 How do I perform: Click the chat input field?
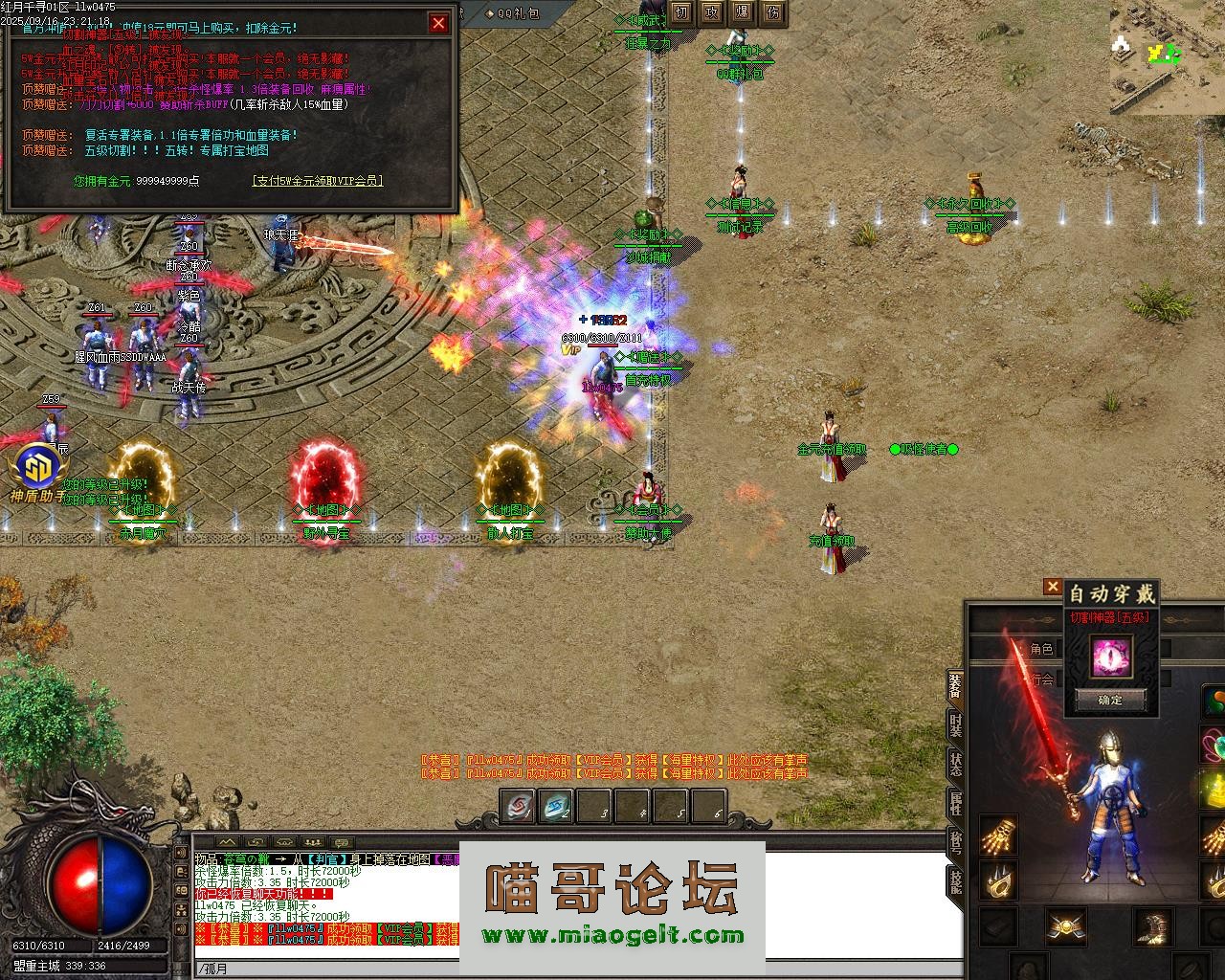(574, 969)
